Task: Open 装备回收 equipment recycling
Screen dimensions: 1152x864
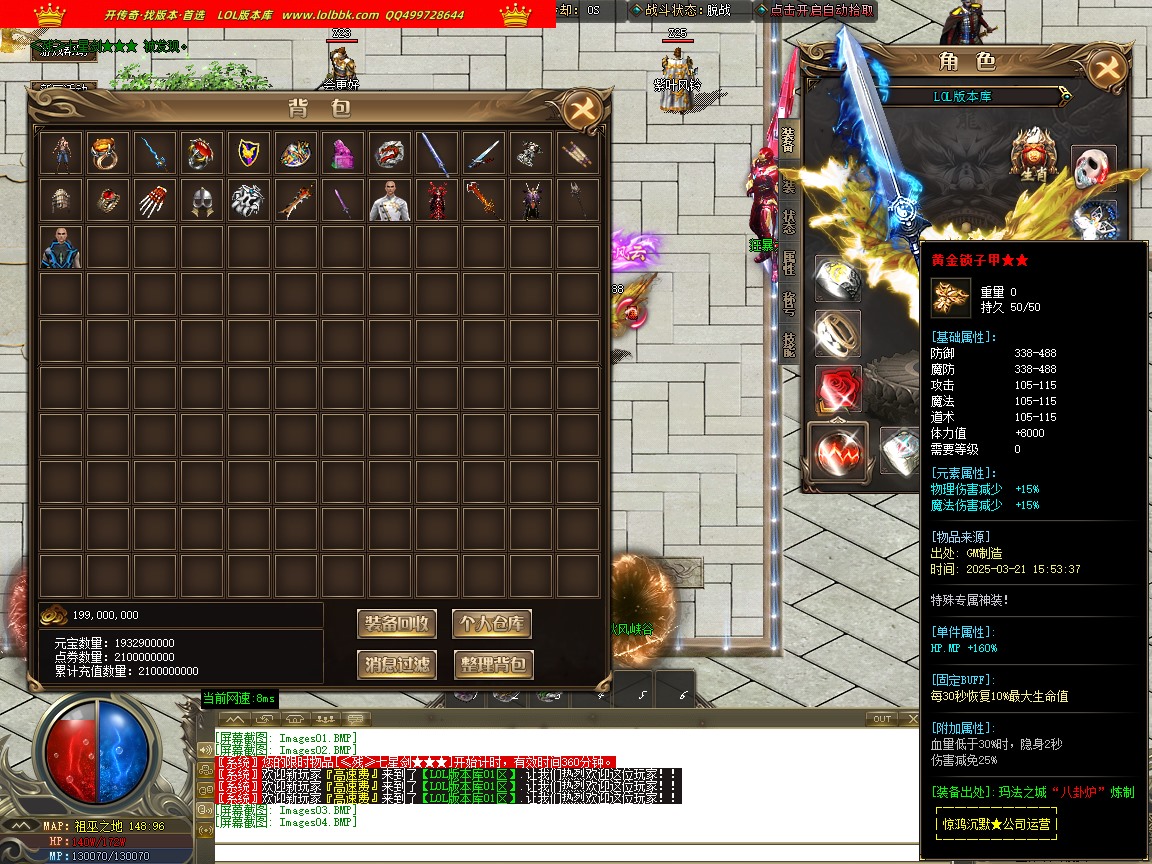Action: click(397, 624)
